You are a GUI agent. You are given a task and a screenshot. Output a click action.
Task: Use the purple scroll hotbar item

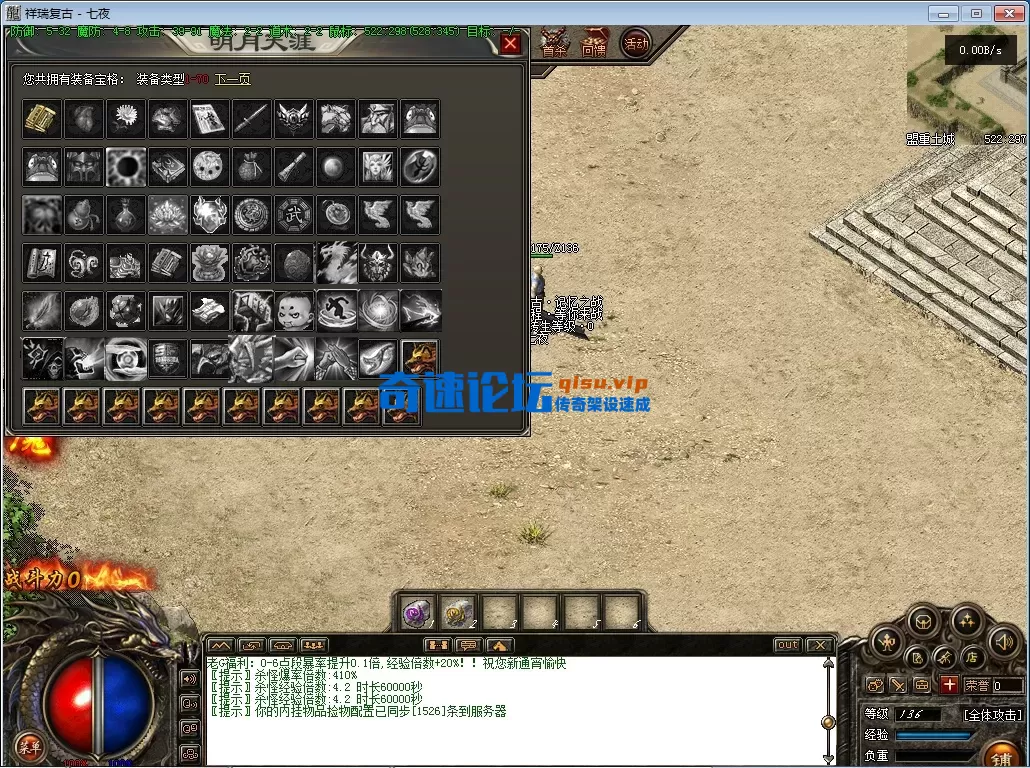point(416,612)
